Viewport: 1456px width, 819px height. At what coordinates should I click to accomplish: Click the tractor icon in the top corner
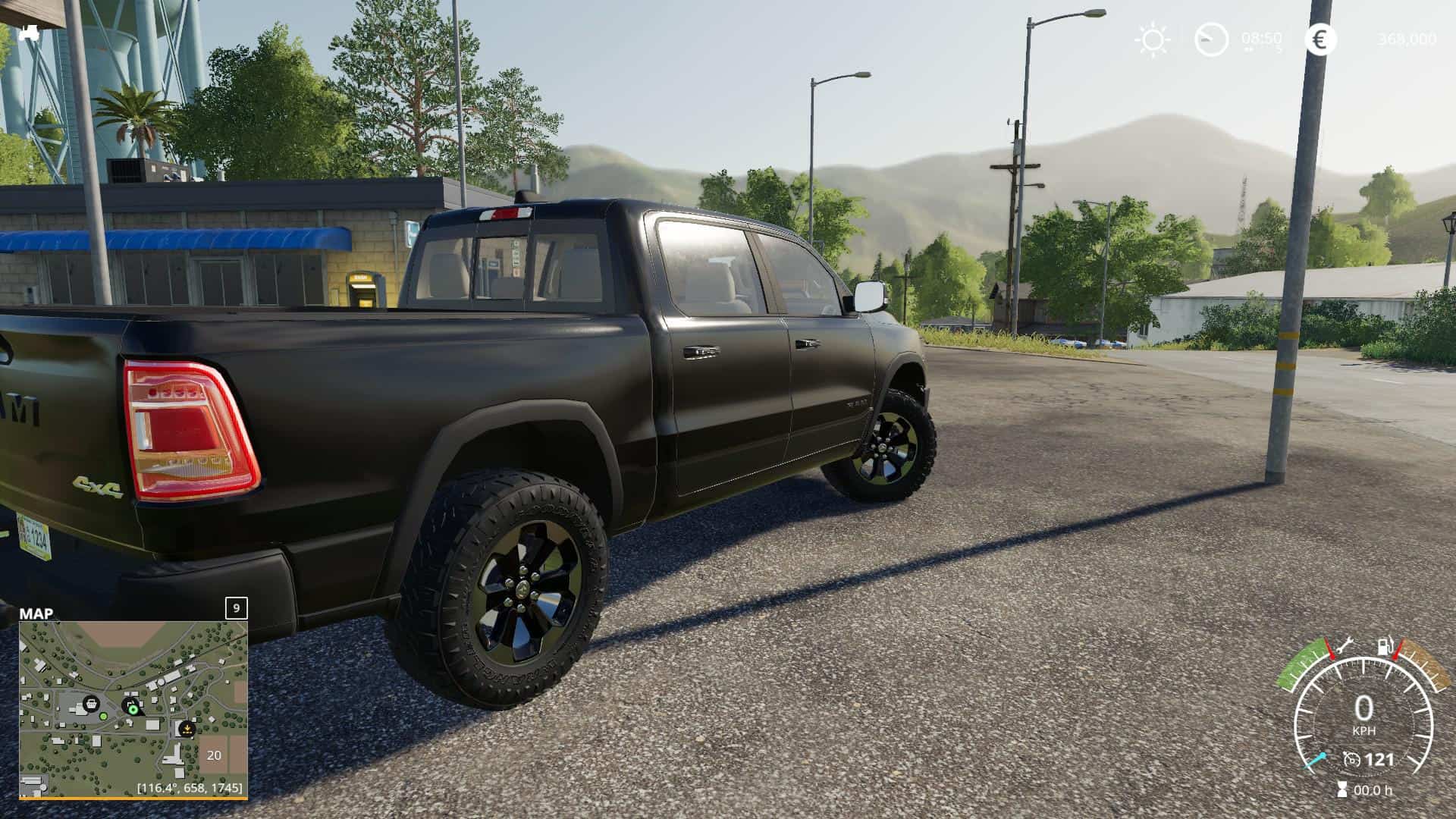[30, 33]
